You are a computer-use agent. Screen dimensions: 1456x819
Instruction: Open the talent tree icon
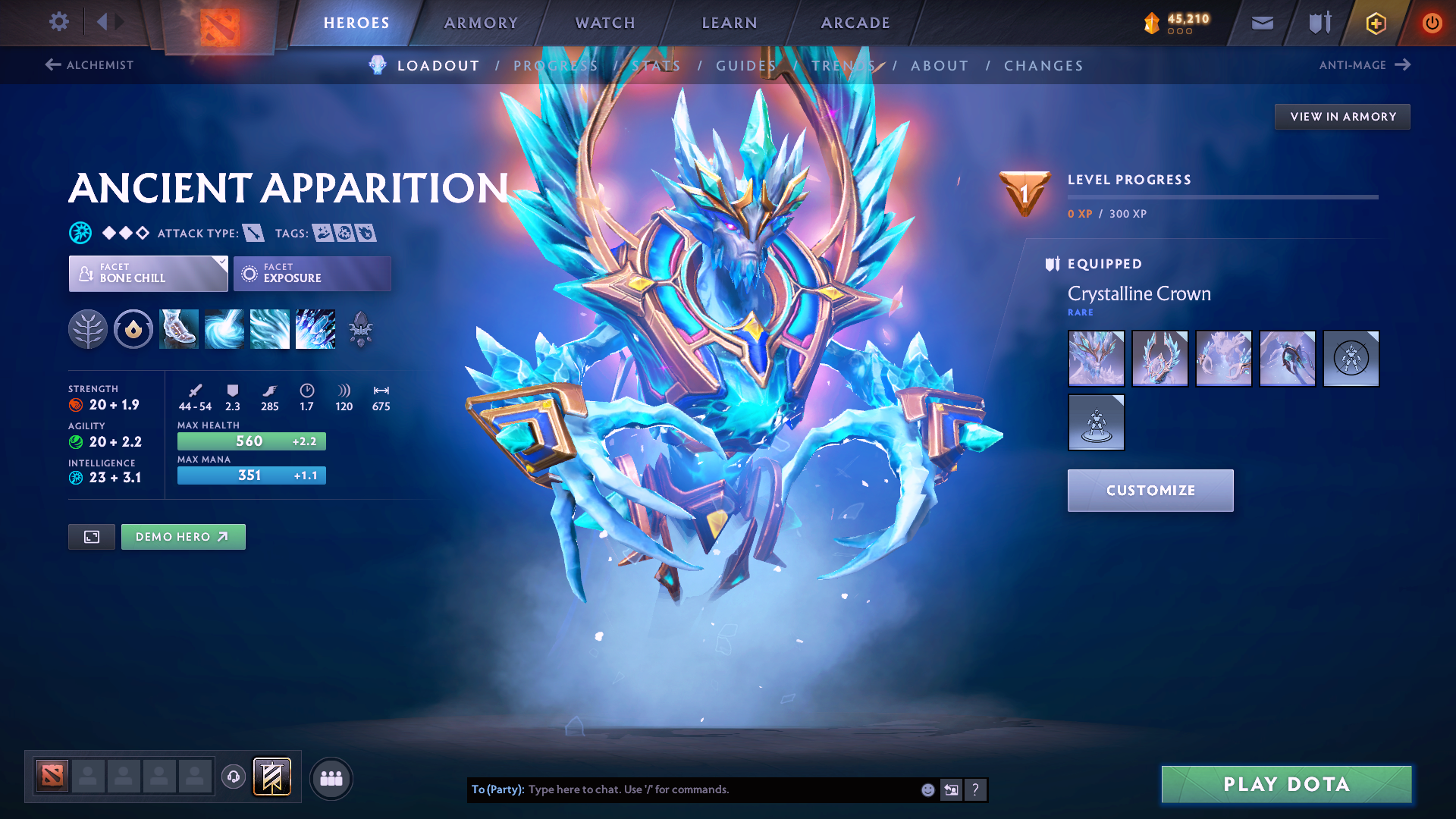point(88,329)
